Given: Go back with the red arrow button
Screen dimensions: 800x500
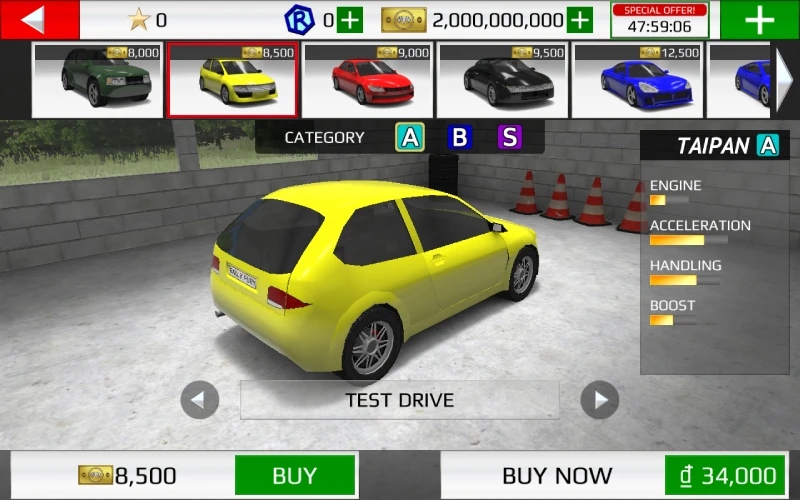Looking at the screenshot, I should tap(38, 20).
